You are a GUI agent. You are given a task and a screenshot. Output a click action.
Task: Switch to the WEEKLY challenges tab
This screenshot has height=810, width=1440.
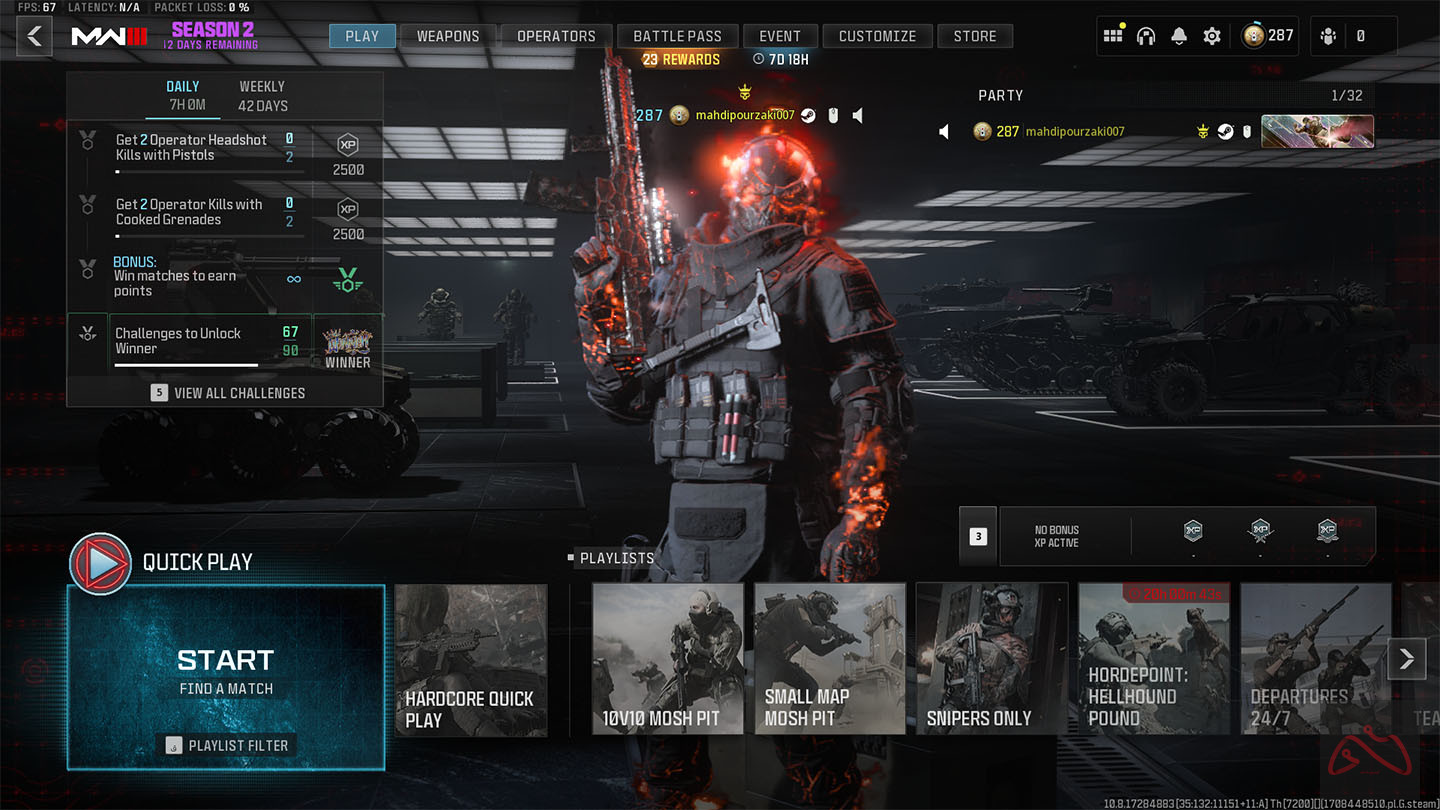pyautogui.click(x=261, y=95)
